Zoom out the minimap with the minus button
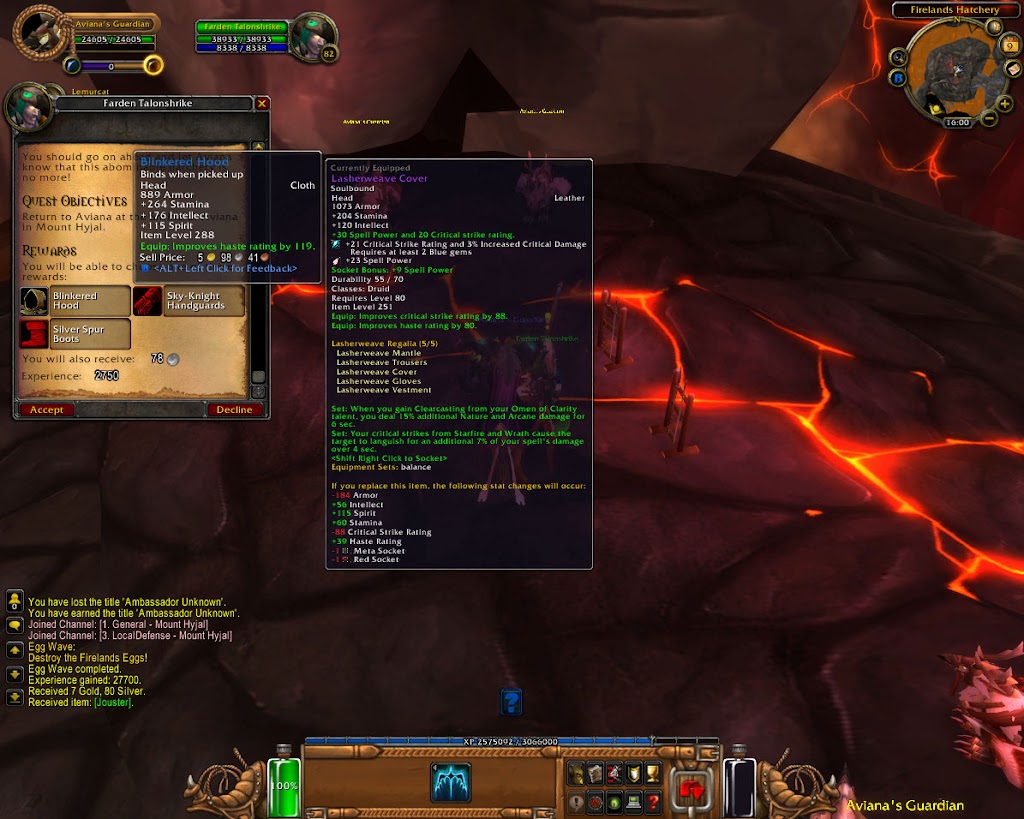The image size is (1024, 819). pyautogui.click(x=990, y=119)
